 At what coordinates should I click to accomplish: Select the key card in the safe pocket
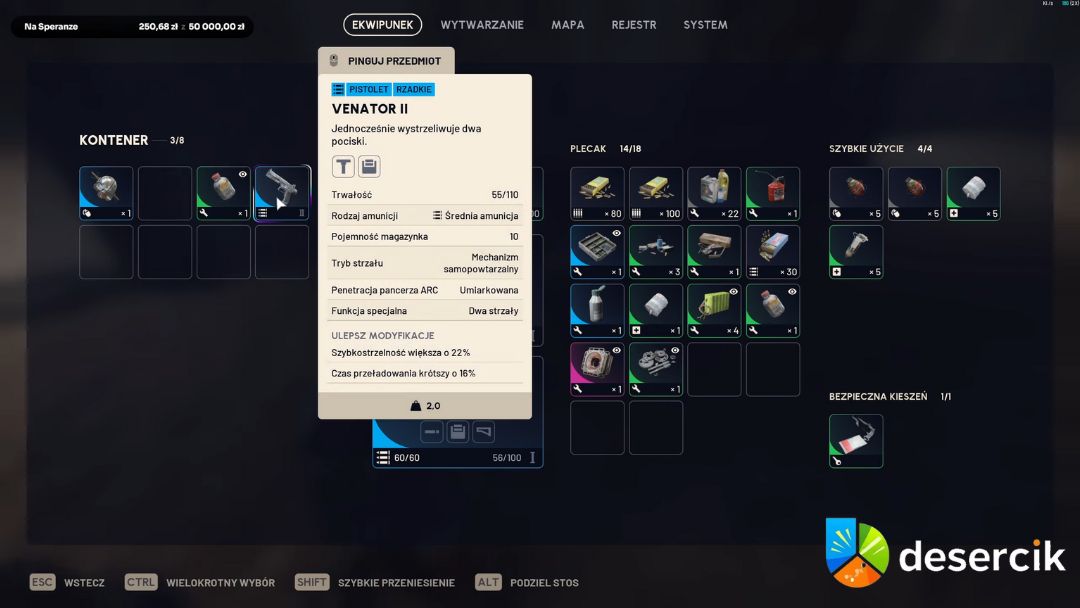[856, 441]
